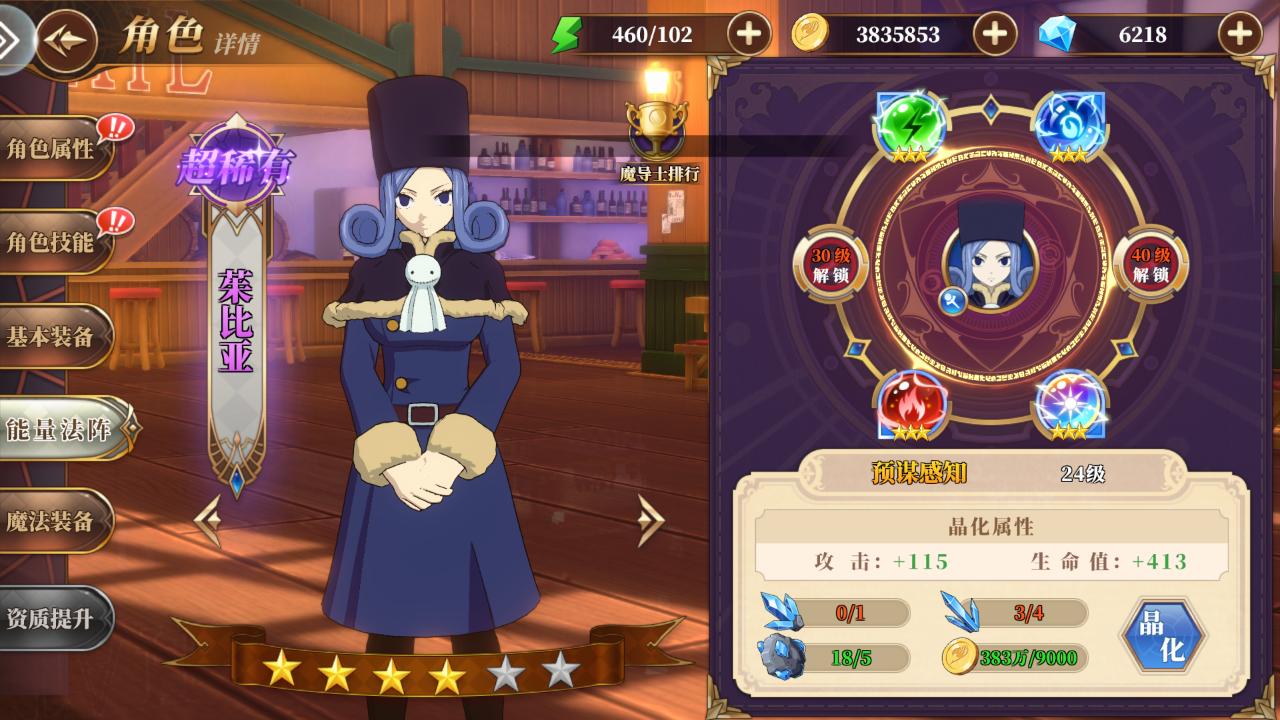The width and height of the screenshot is (1280, 720).
Task: Show the next character with right arrow
Action: coord(650,520)
